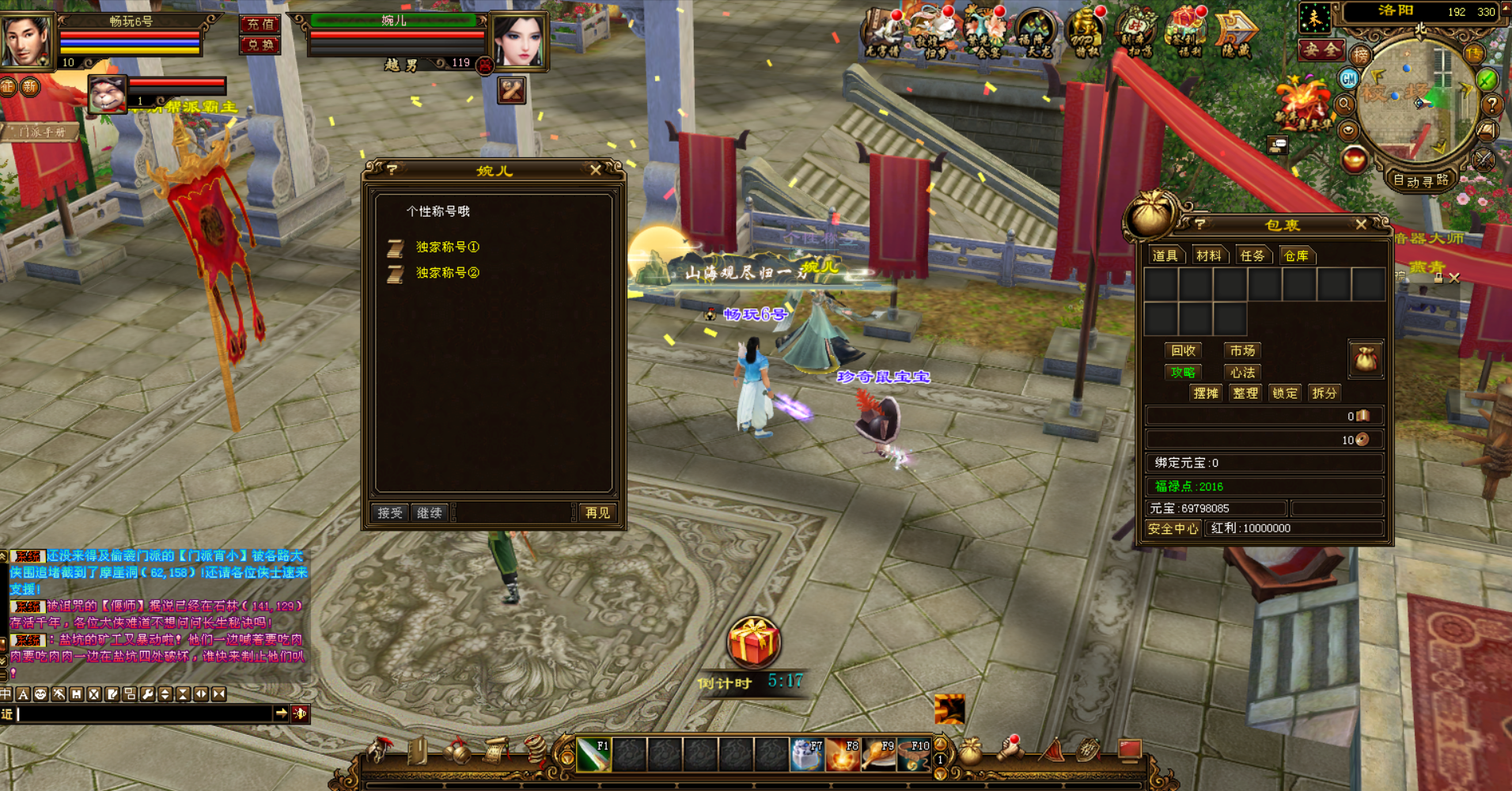
Task: Switch to the 任务 quest items tab
Action: point(1252,255)
